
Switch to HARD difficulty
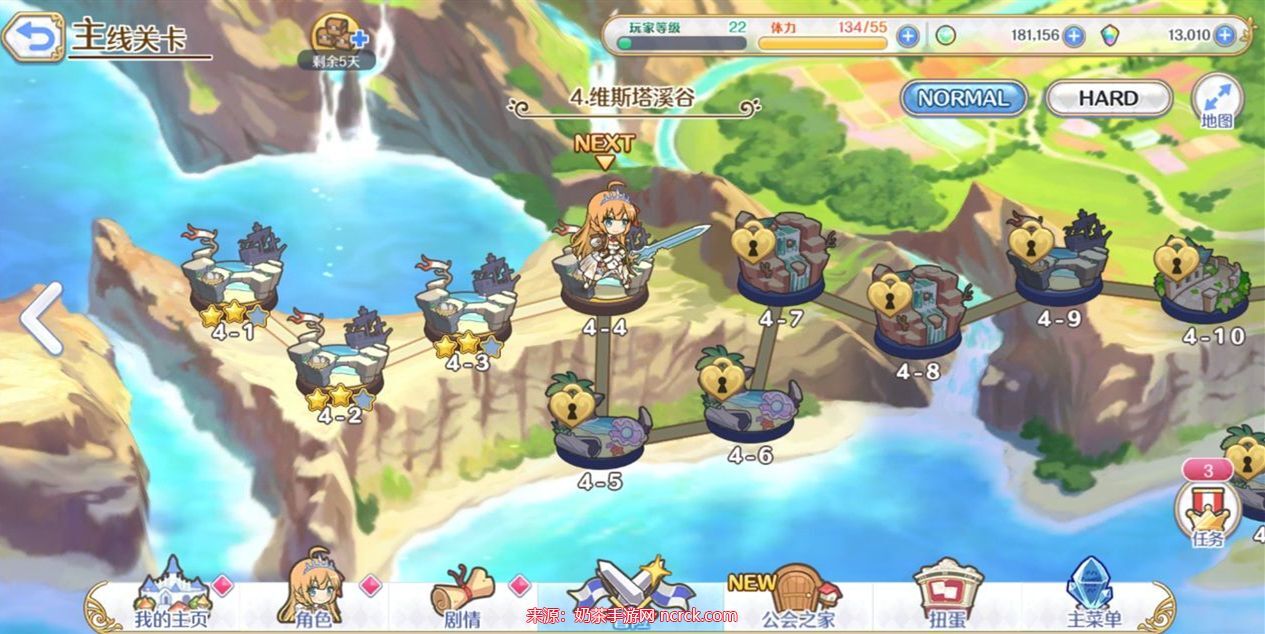(1108, 98)
